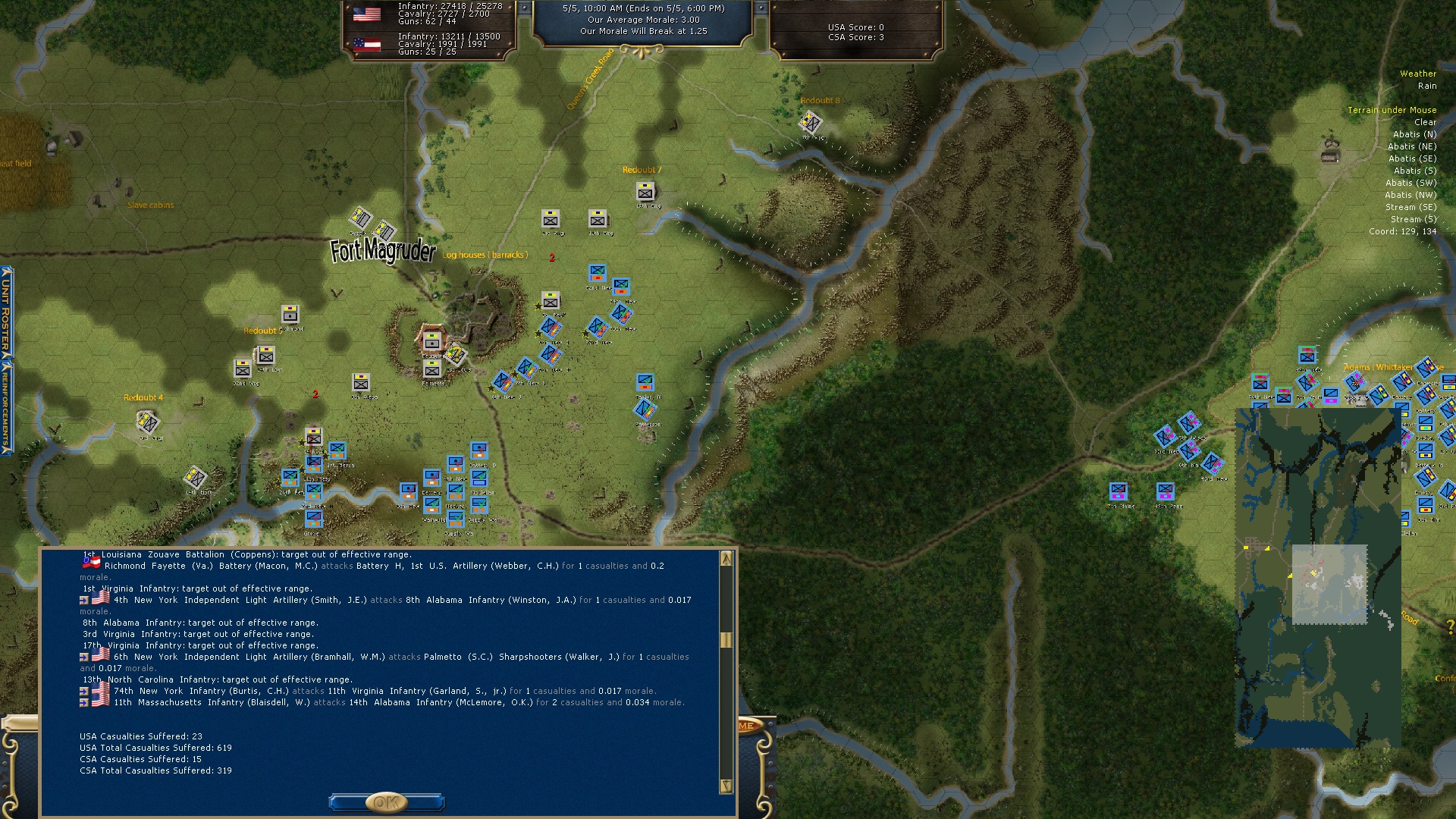
Task: Click the yellow question mark help icon
Action: (x=1450, y=626)
